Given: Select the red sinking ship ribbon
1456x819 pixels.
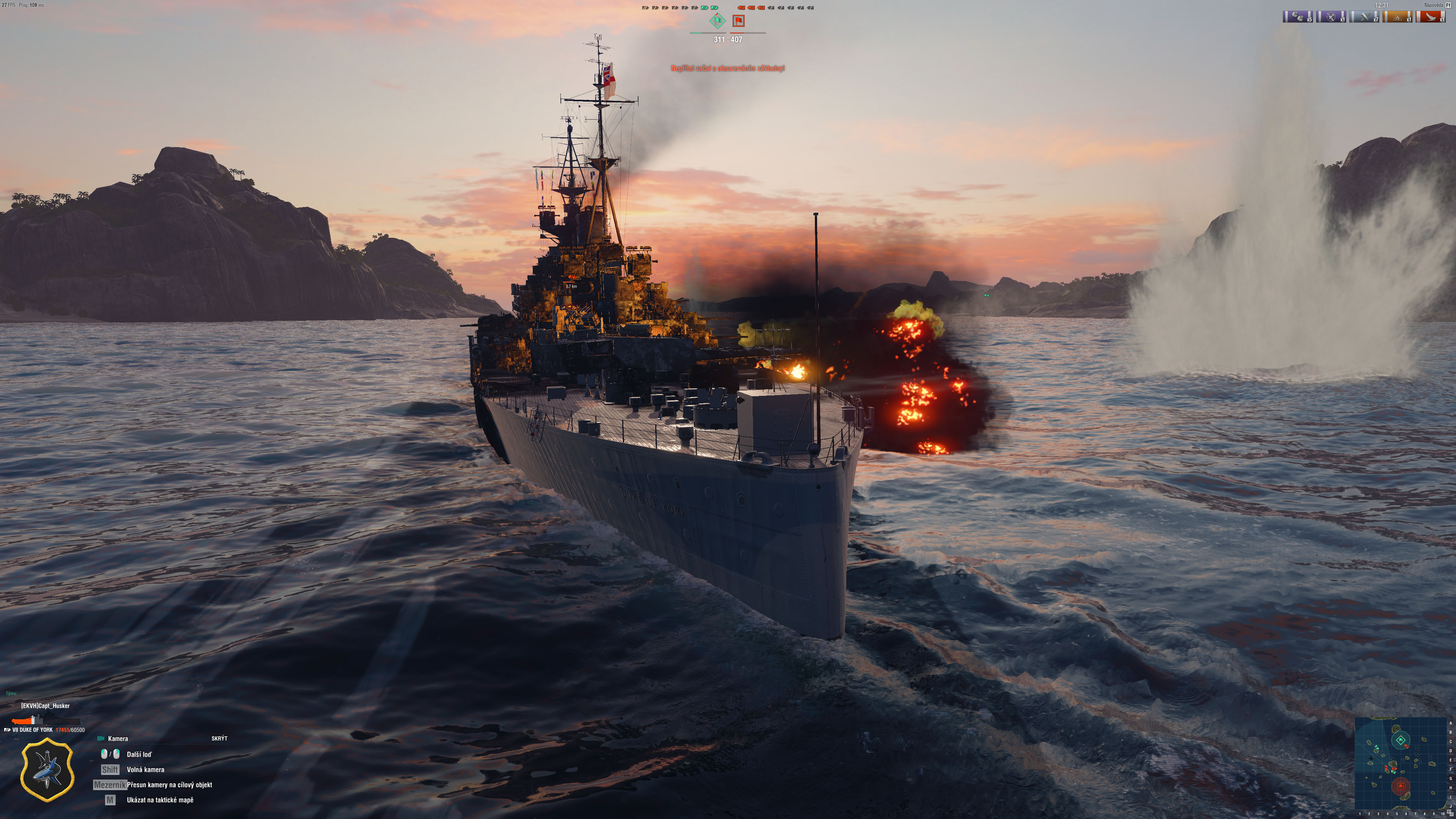Looking at the screenshot, I should tap(1431, 16).
